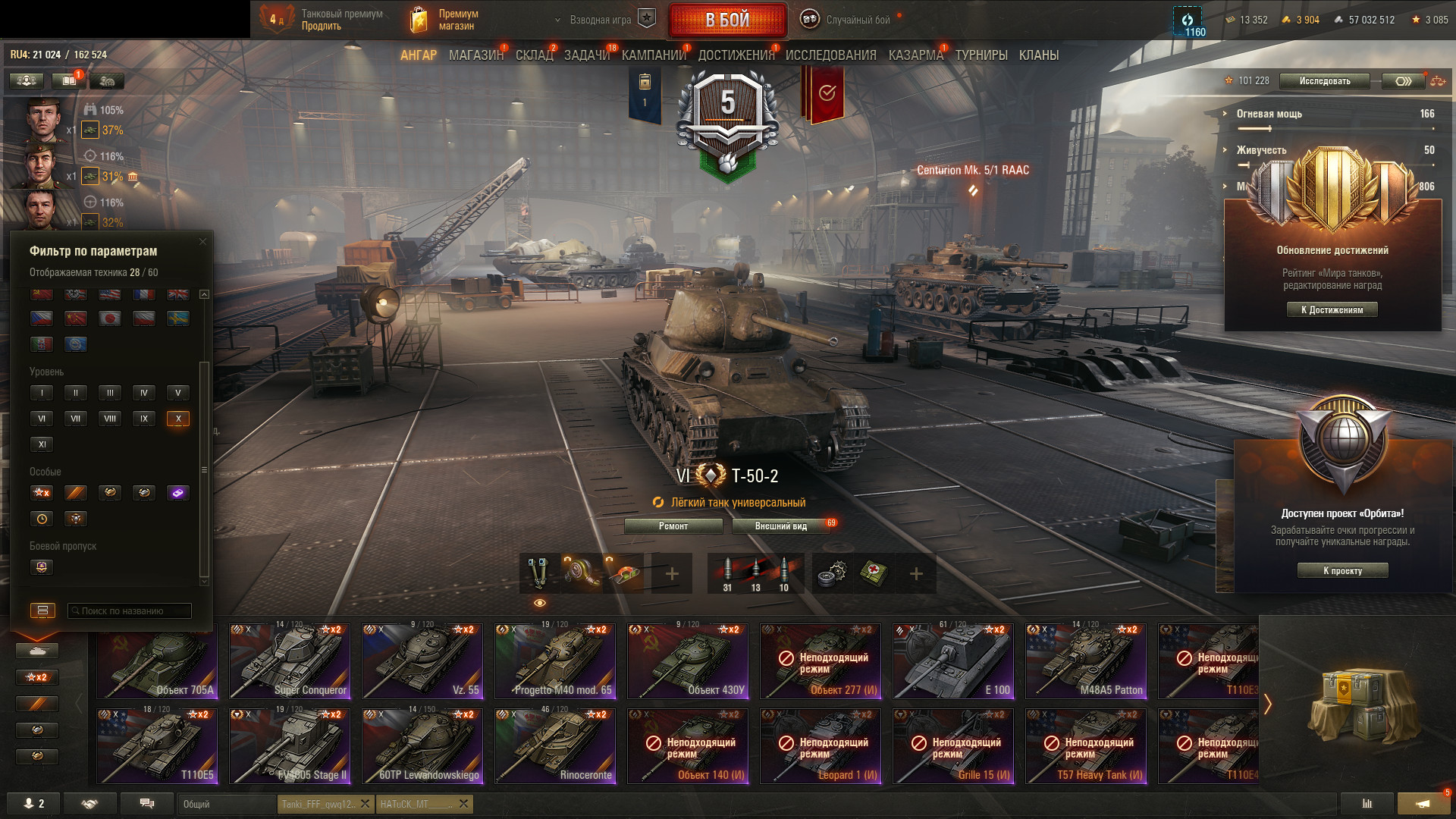Open Внешний вид appearance customization
1456x819 pixels.
coord(780,526)
